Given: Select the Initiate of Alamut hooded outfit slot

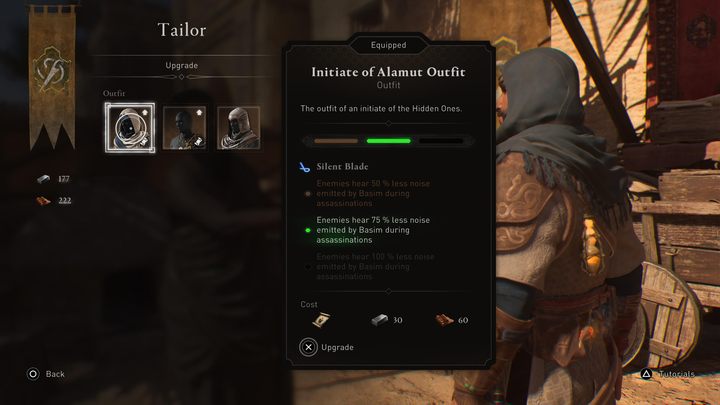Looking at the screenshot, I should click(129, 127).
